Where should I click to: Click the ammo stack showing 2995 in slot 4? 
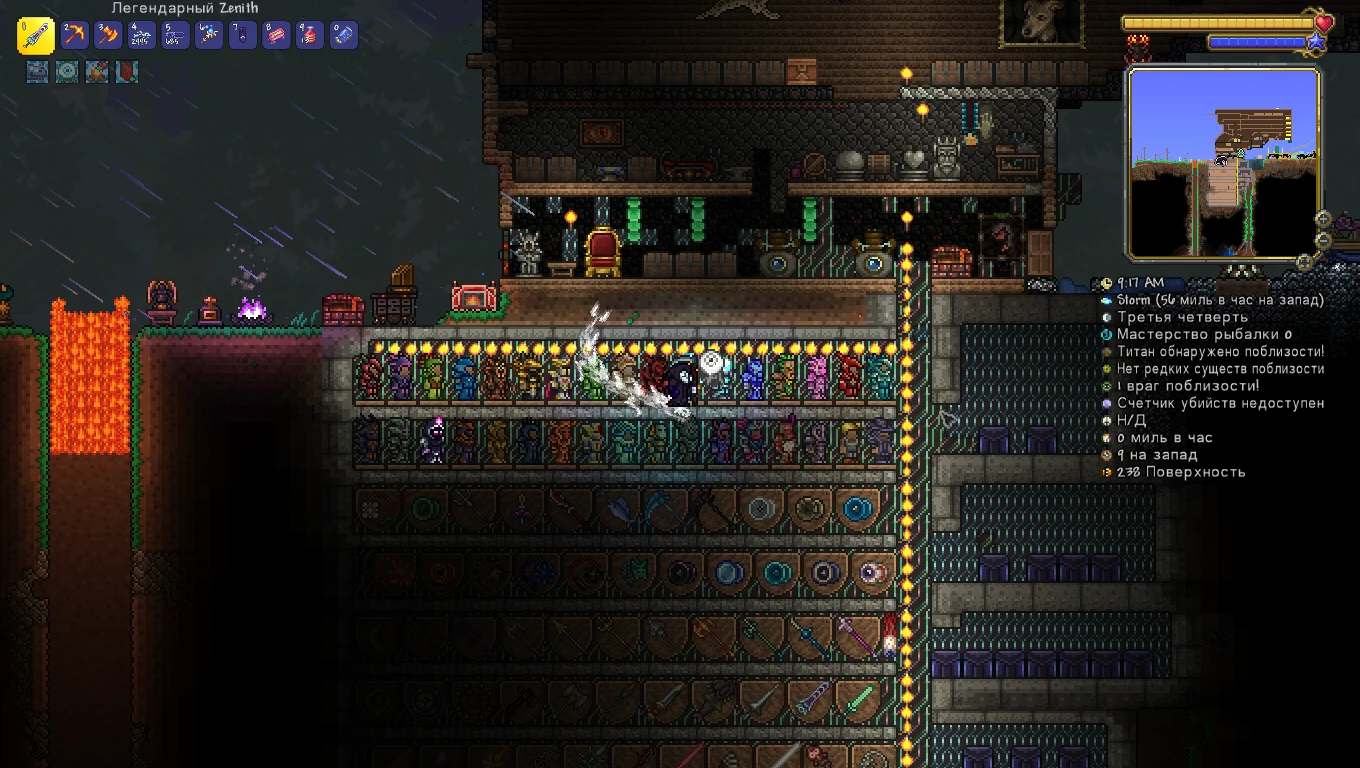pyautogui.click(x=142, y=34)
